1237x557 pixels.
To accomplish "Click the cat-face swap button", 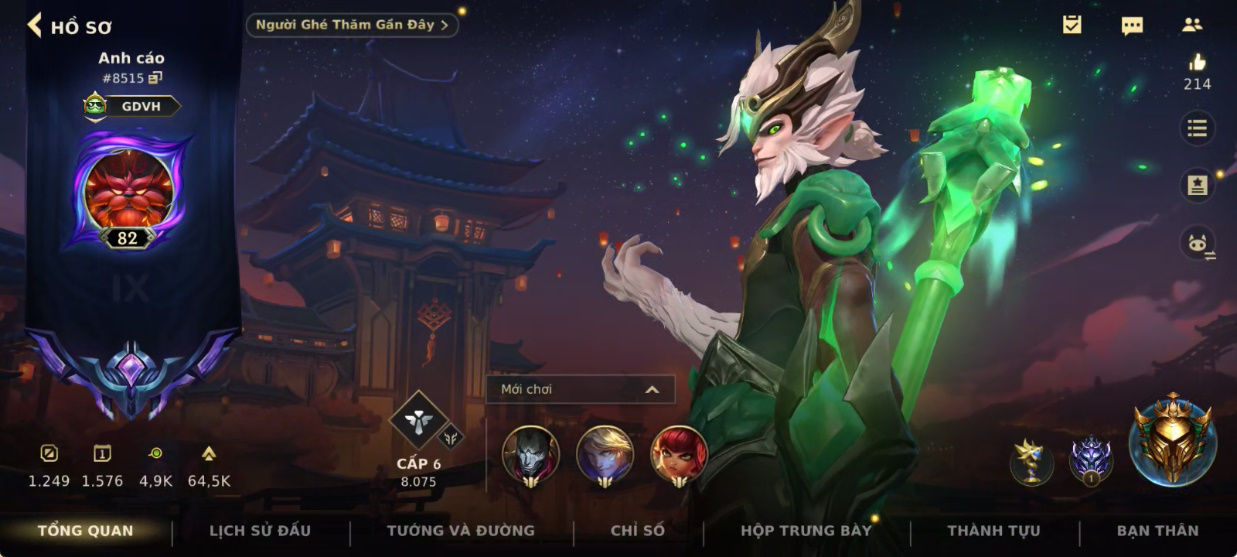I will point(1196,243).
